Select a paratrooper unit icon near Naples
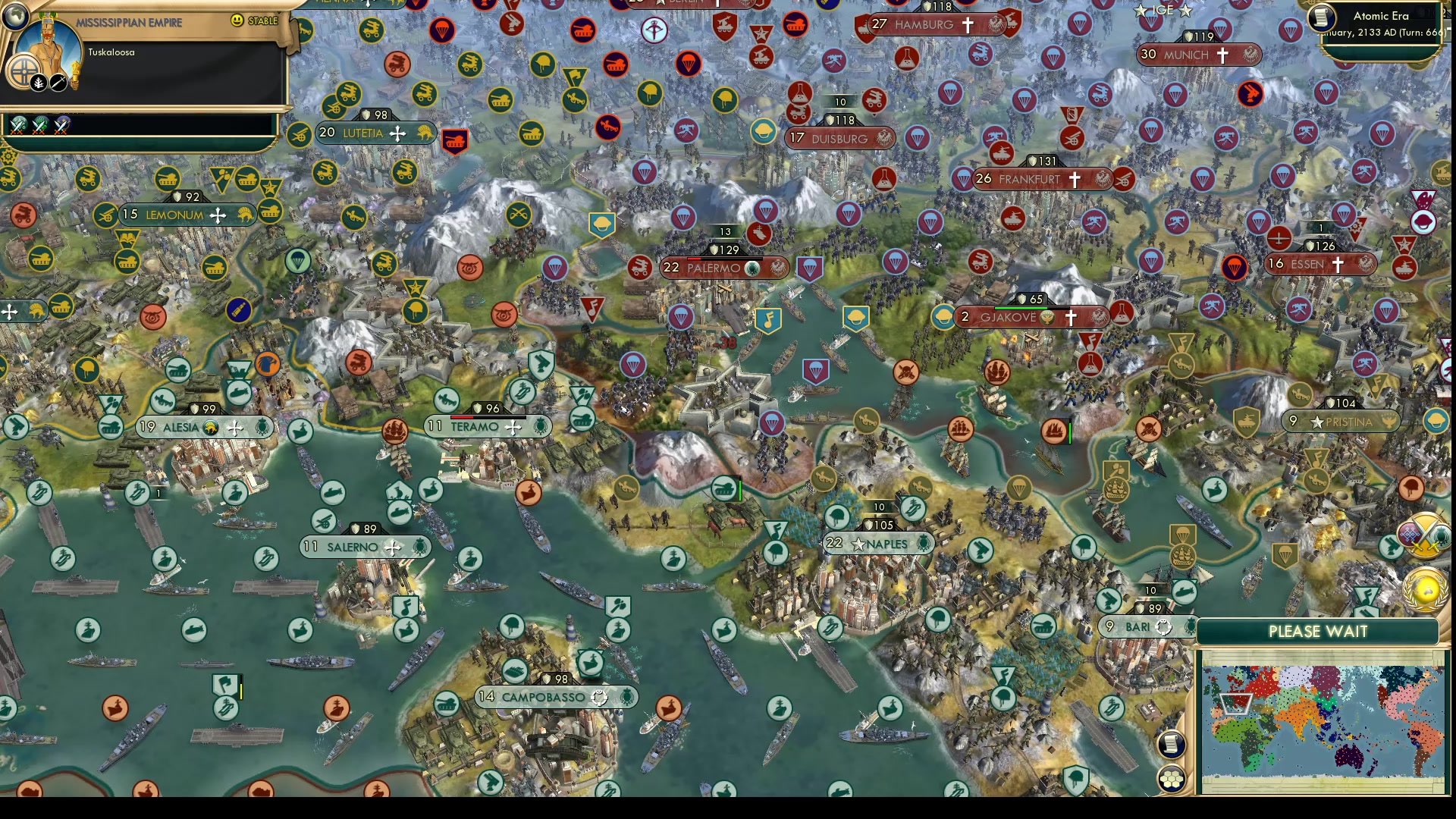The width and height of the screenshot is (1456, 819). pos(836,517)
